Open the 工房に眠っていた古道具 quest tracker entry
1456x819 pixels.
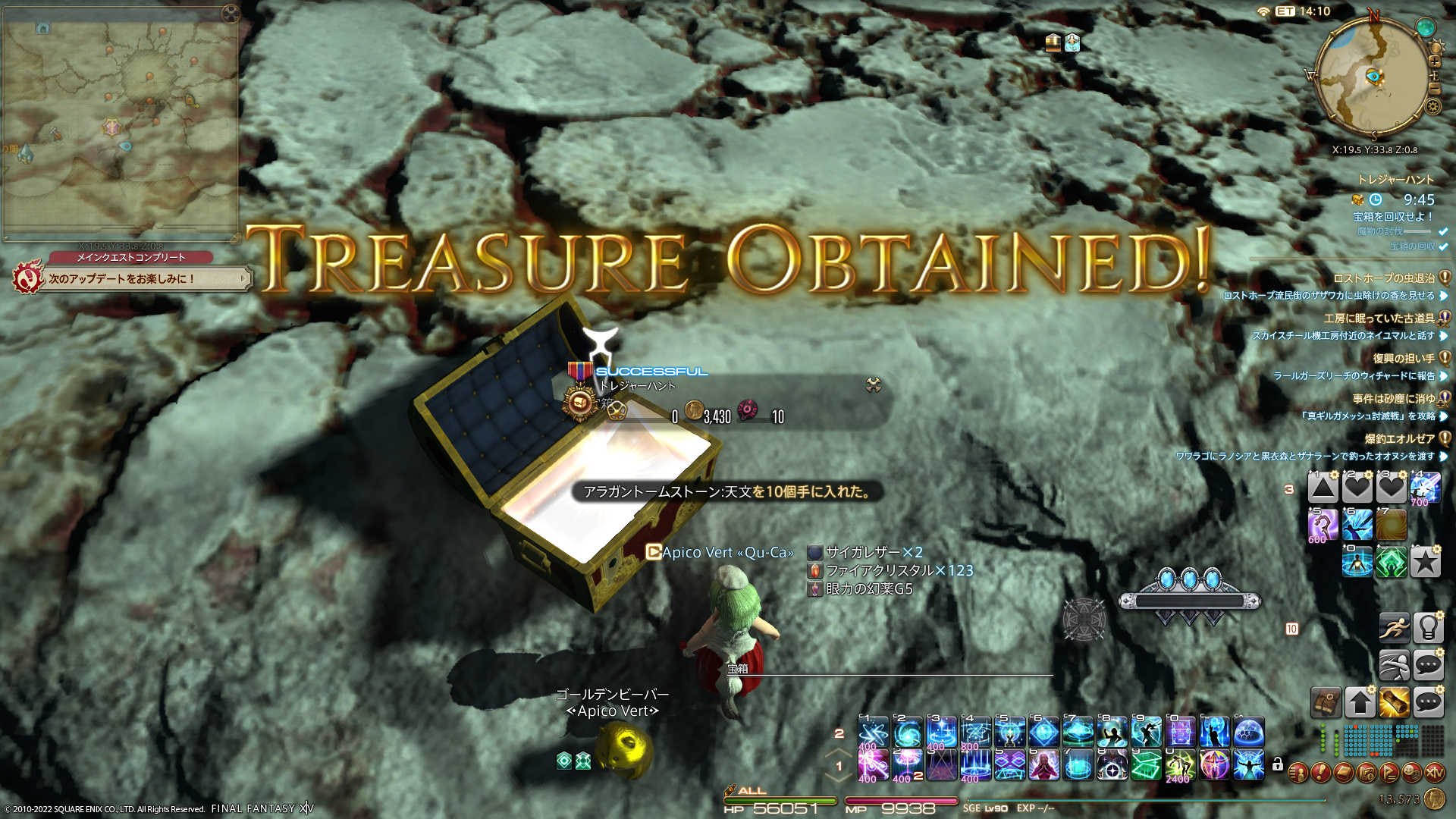tap(1379, 318)
